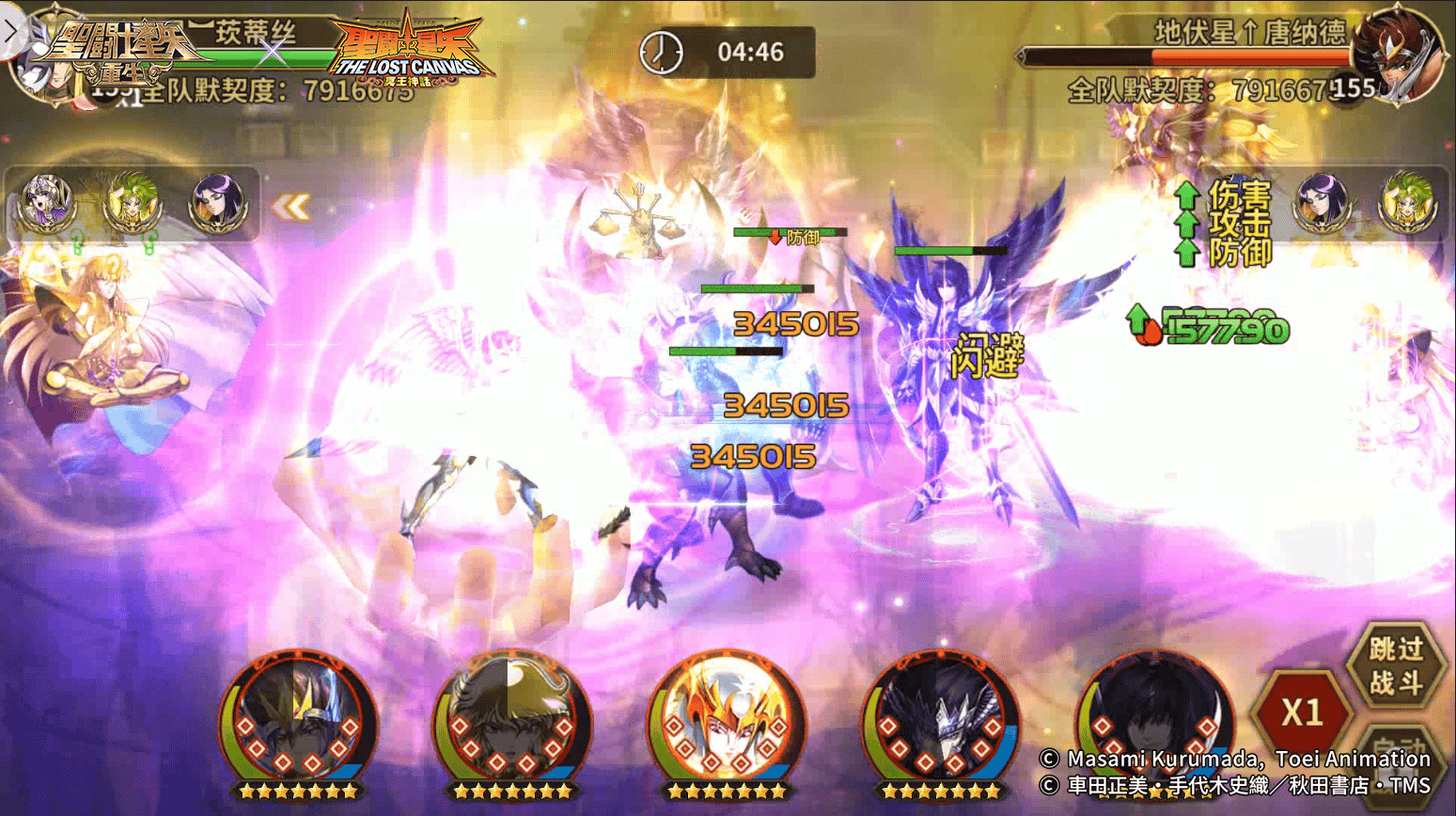Activate the brown-haired golden helmet hero skill
1456x816 pixels.
(x=512, y=719)
